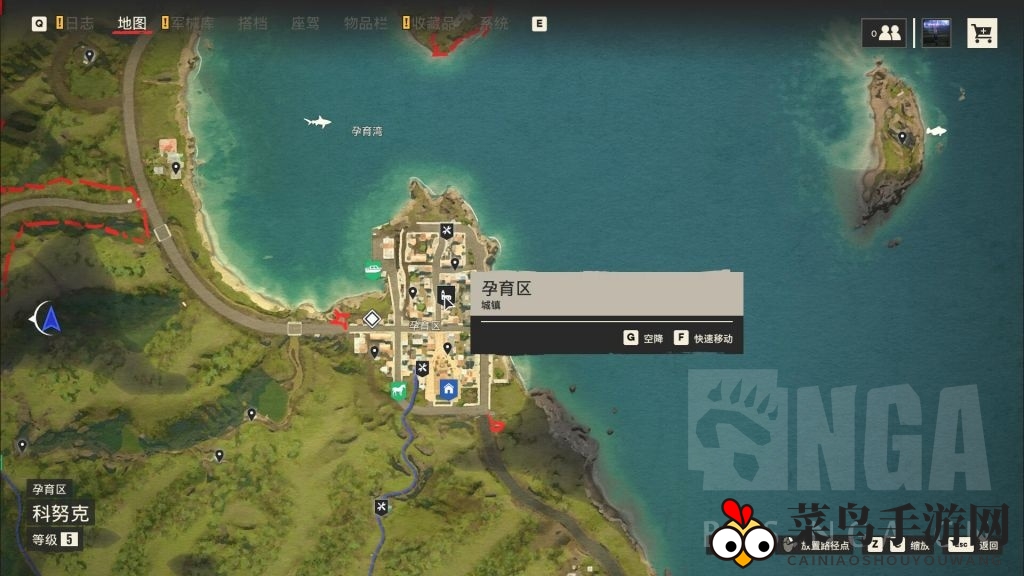The image size is (1024, 576).
Task: Switch to the 日志 journal tab
Action: tap(79, 23)
